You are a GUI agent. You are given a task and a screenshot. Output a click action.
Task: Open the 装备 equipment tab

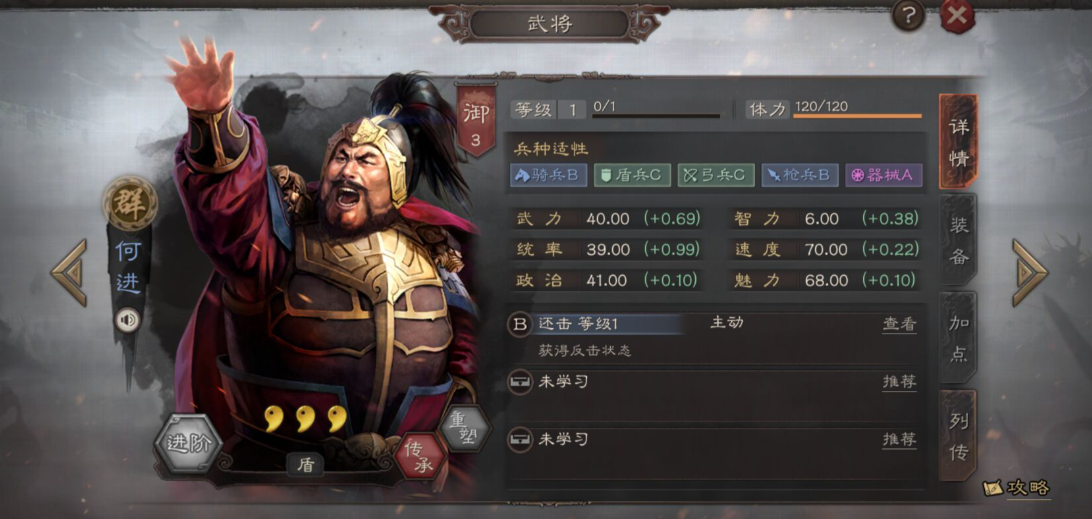[958, 241]
